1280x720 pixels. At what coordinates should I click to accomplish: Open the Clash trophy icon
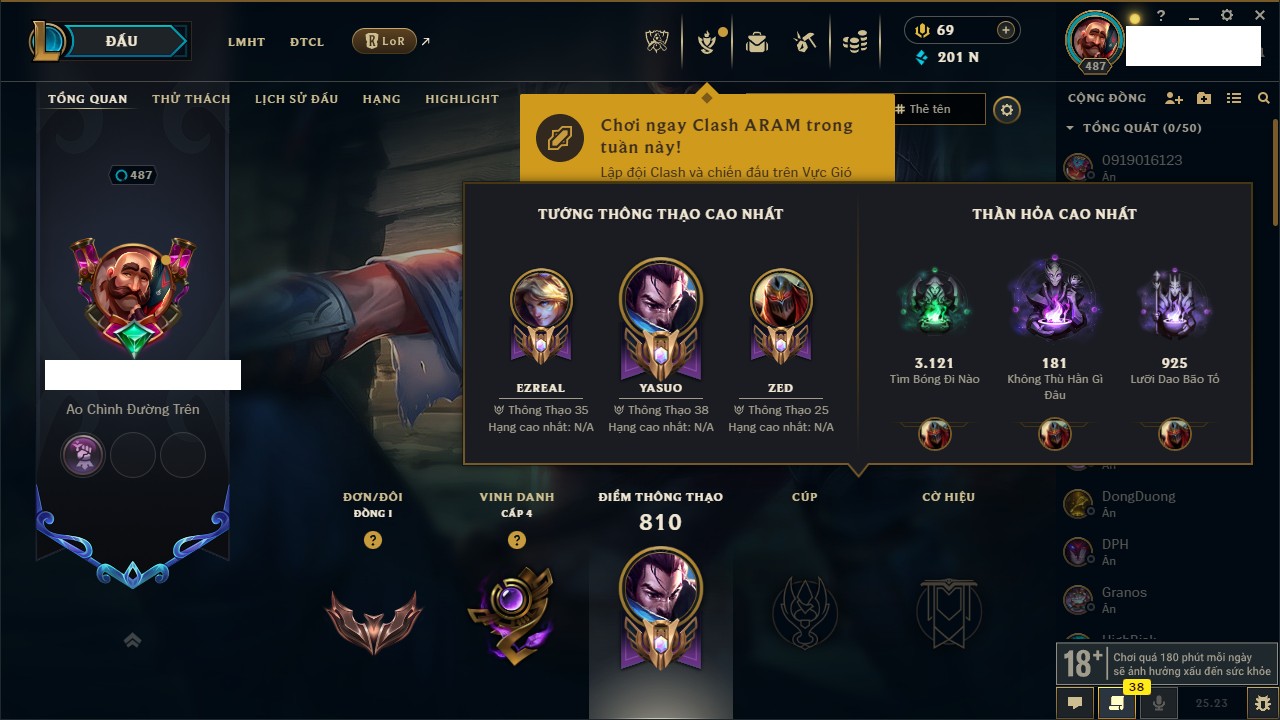coord(657,42)
